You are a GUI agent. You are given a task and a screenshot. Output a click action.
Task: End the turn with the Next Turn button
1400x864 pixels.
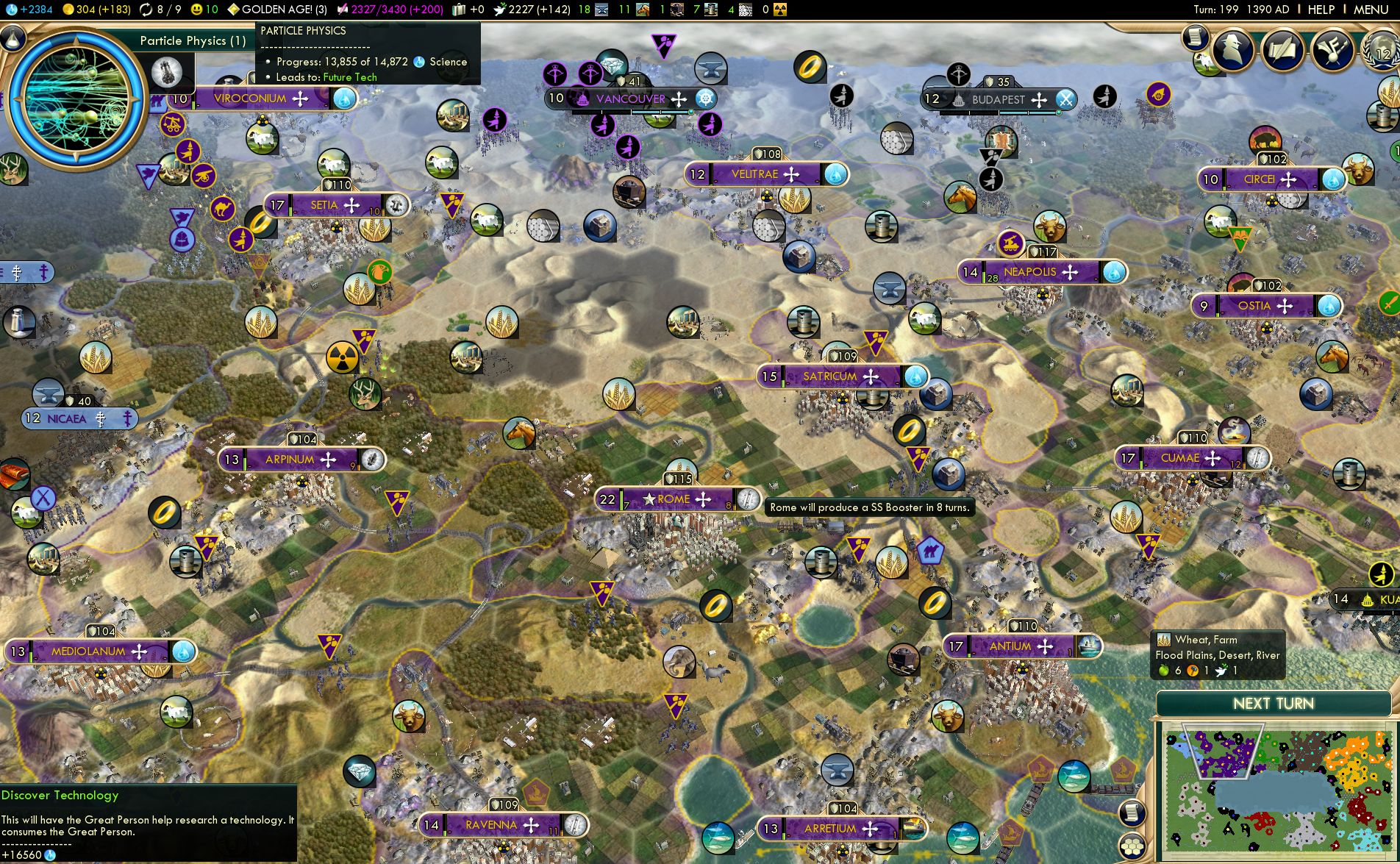click(x=1273, y=704)
